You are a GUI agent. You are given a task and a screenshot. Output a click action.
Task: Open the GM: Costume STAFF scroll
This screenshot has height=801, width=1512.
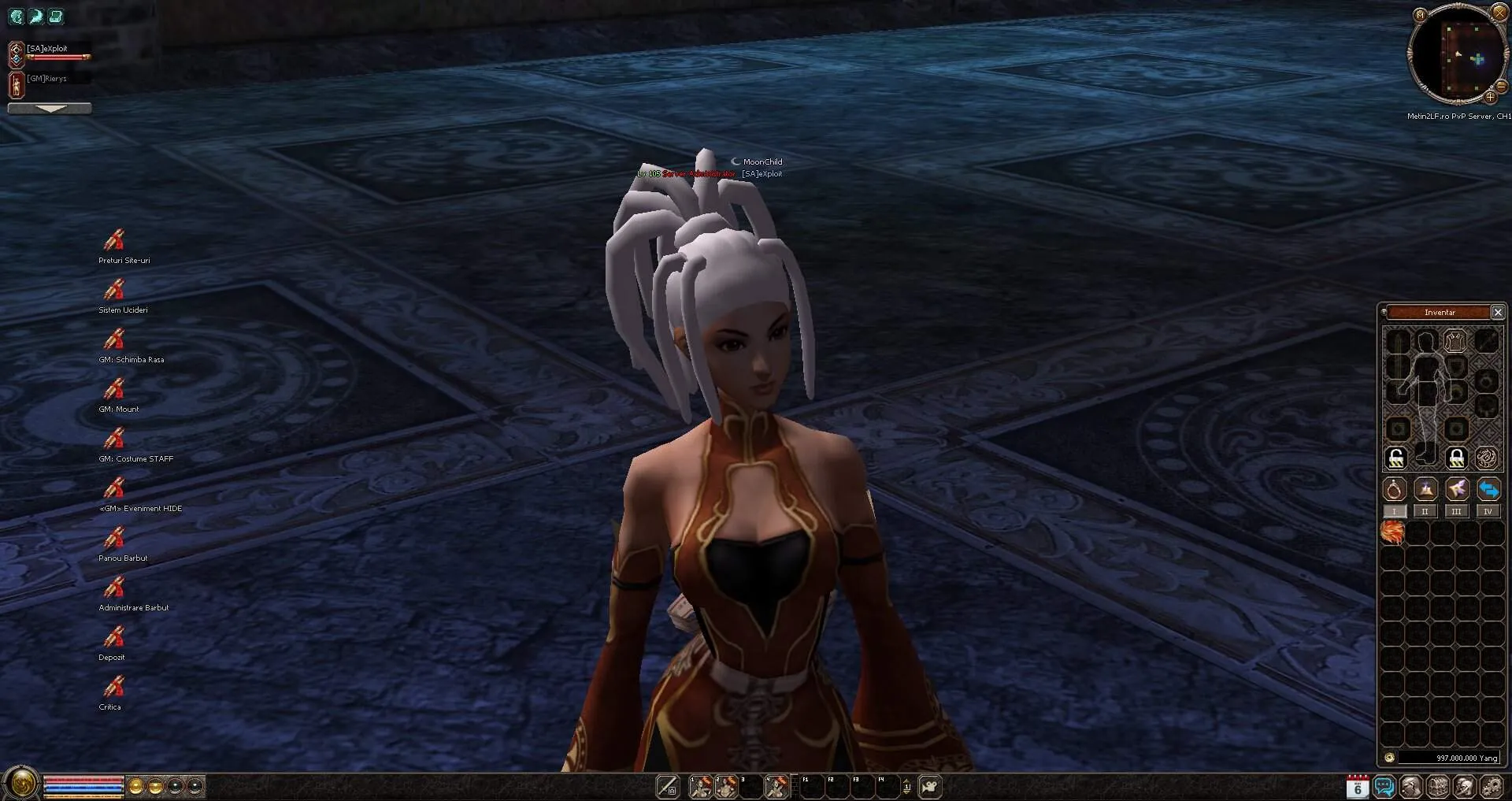114,438
